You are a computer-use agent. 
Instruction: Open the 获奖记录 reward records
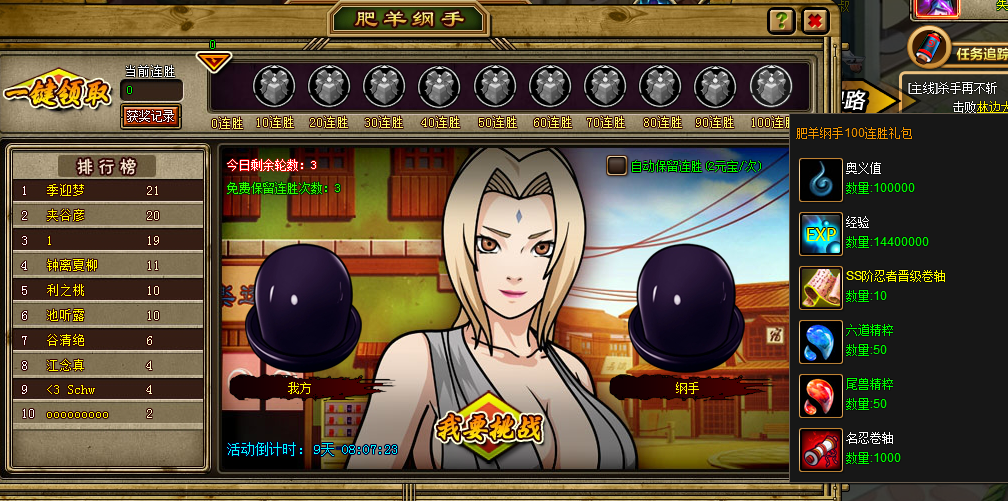[x=152, y=116]
